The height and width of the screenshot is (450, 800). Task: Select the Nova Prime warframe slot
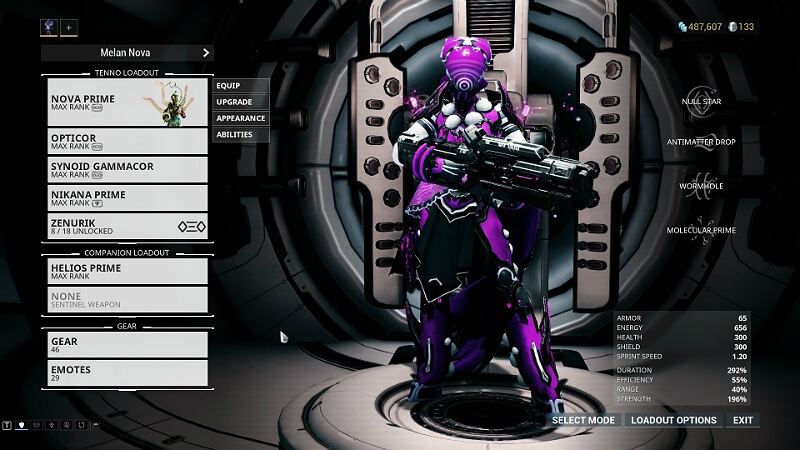click(127, 104)
